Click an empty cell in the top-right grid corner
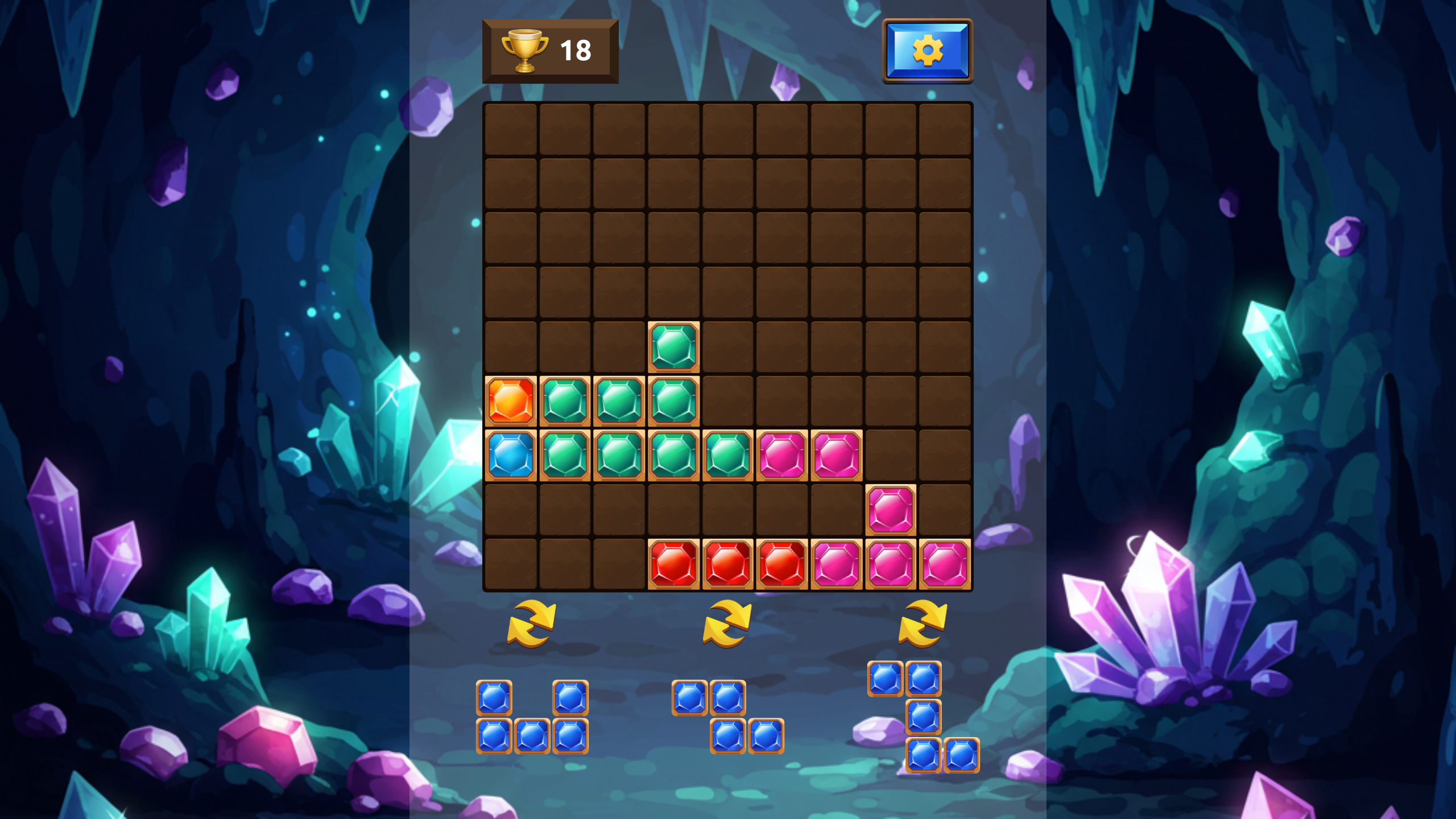Screen dimensions: 1456x819 pos(945,129)
